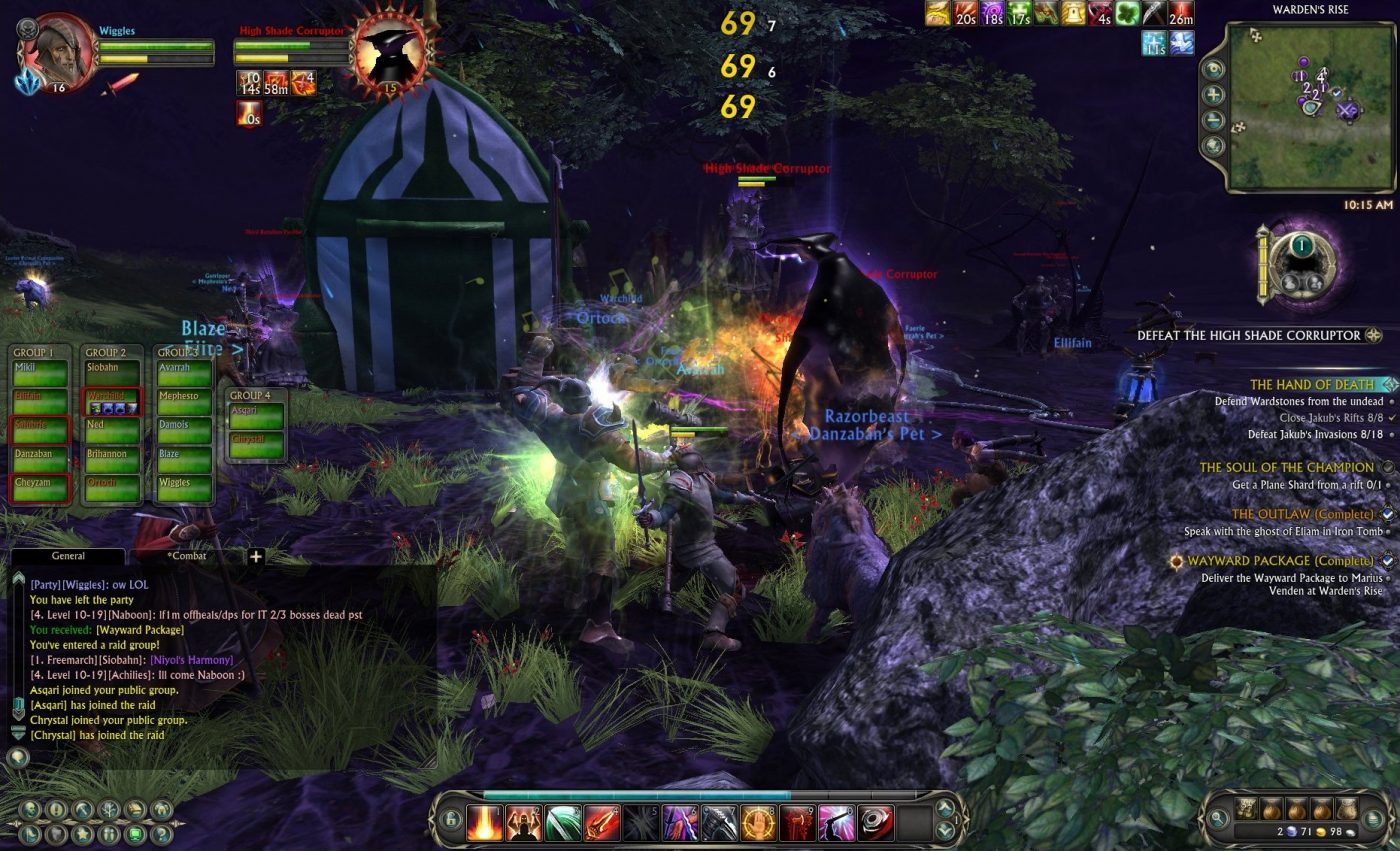The height and width of the screenshot is (851, 1400).
Task: Open crafting via the pickaxe menu orb
Action: point(81,809)
